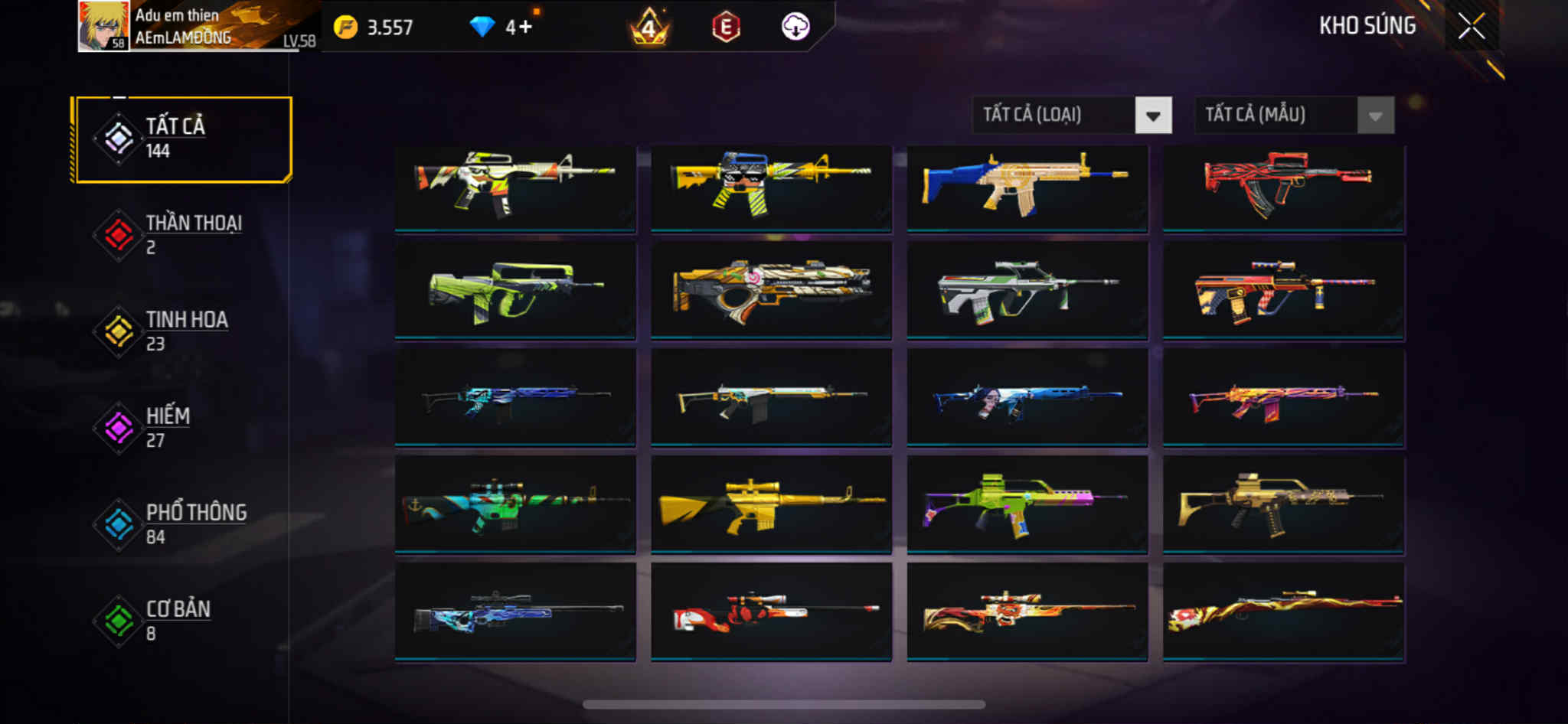Open the player profile avatar
Image resolution: width=1568 pixels, height=724 pixels.
click(103, 26)
